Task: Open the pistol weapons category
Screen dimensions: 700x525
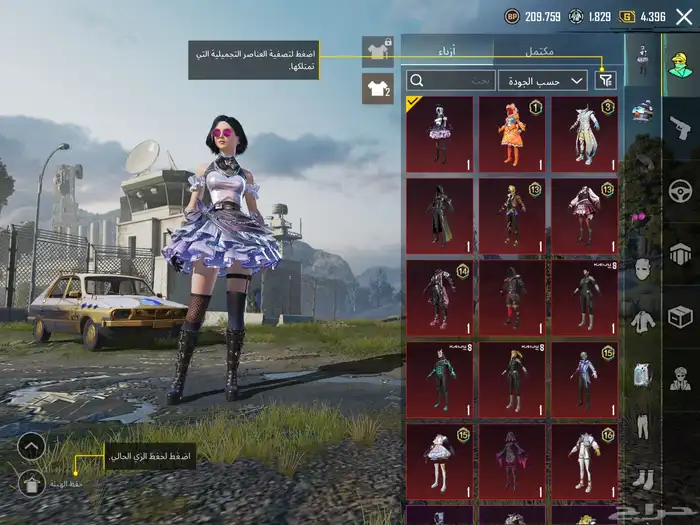Action: 681,126
